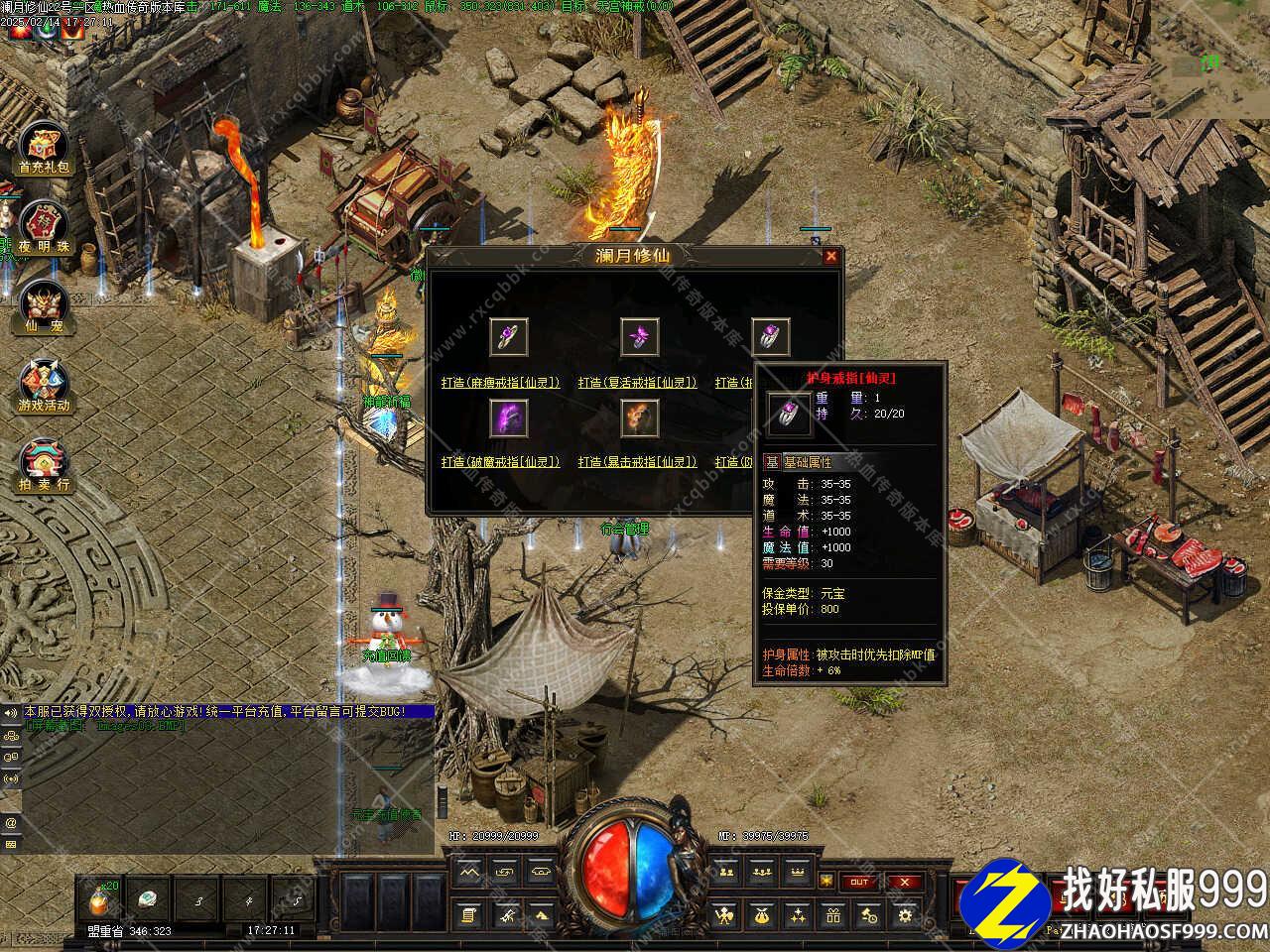
Task: Click the red X exit button
Action: click(x=904, y=882)
